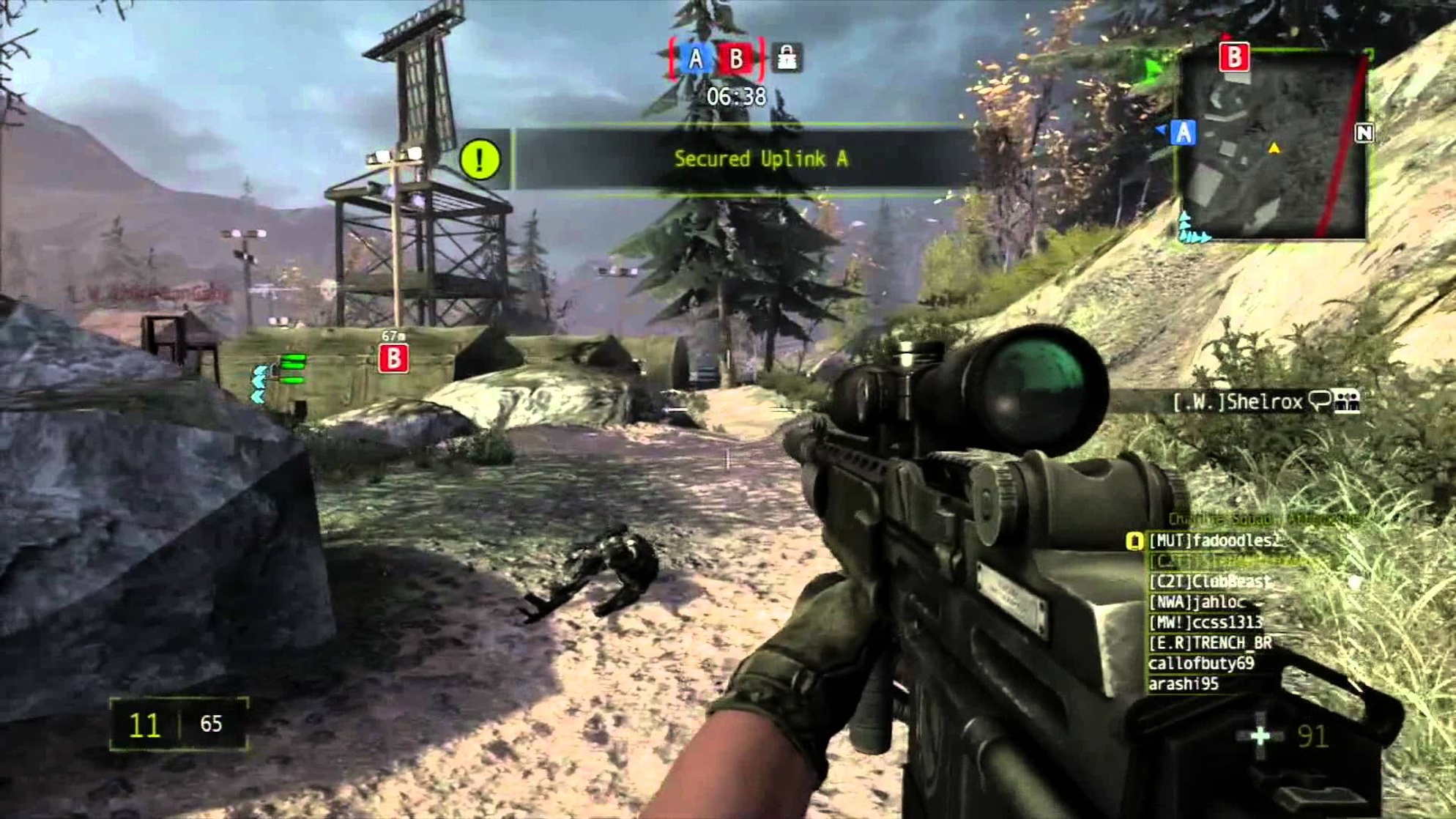The height and width of the screenshot is (819, 1456).
Task: Select callofbuty69 in the player list
Action: 1201,664
